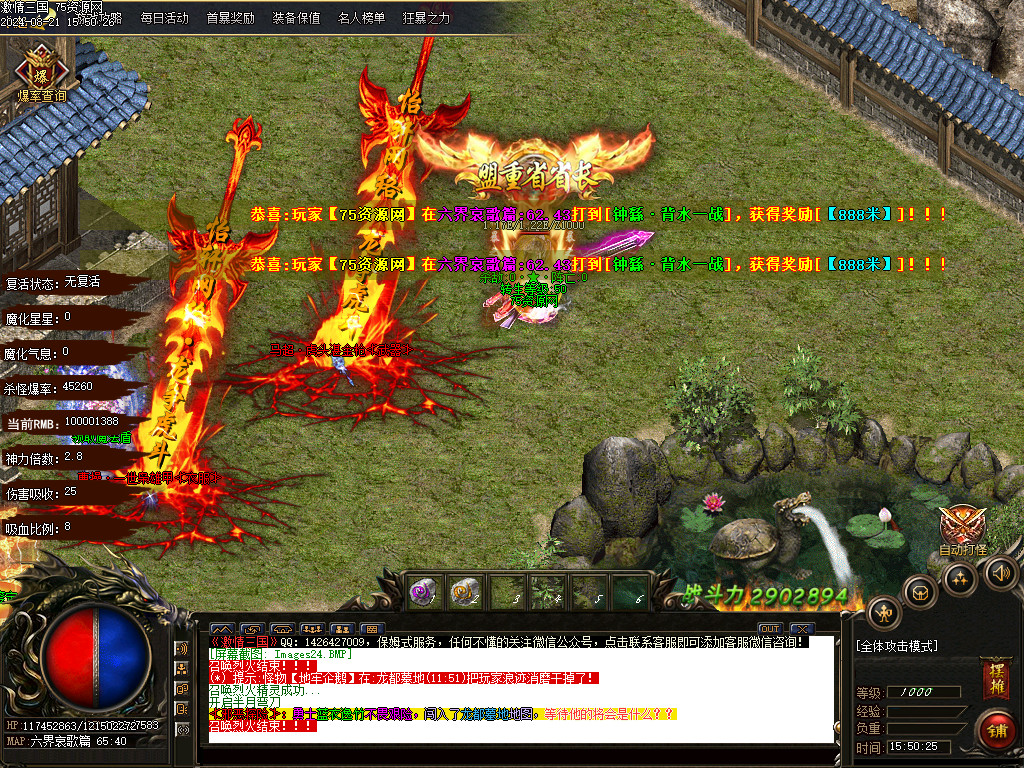Change the 全体攻击模式 attack mode

pos(897,646)
